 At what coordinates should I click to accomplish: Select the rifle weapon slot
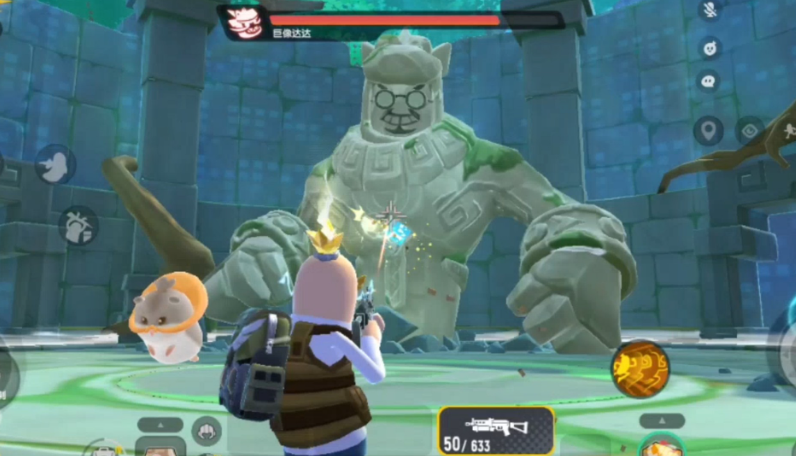pyautogui.click(x=496, y=430)
